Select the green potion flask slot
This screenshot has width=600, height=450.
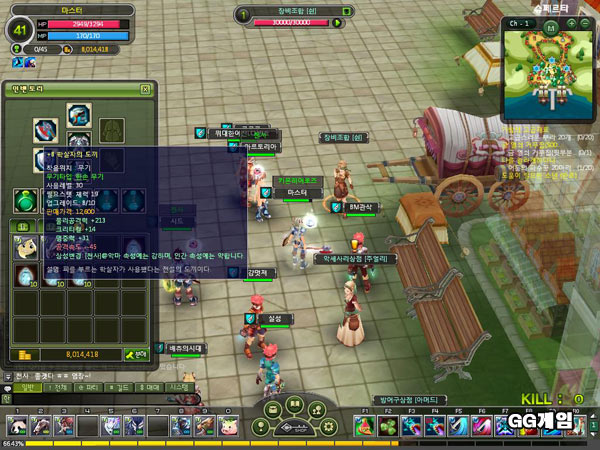(25, 201)
